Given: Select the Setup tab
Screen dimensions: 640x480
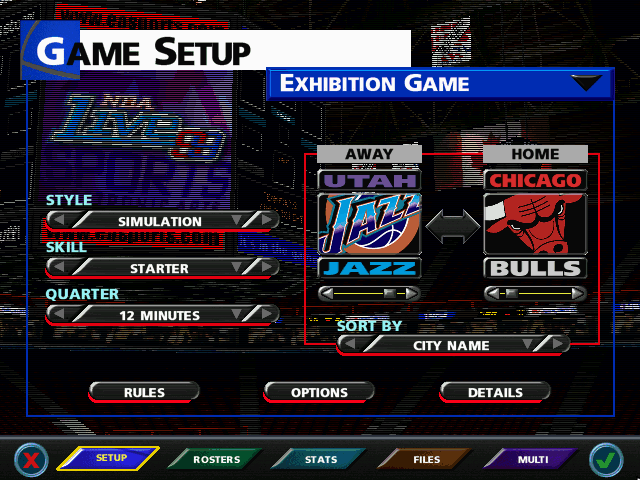Looking at the screenshot, I should tap(110, 459).
